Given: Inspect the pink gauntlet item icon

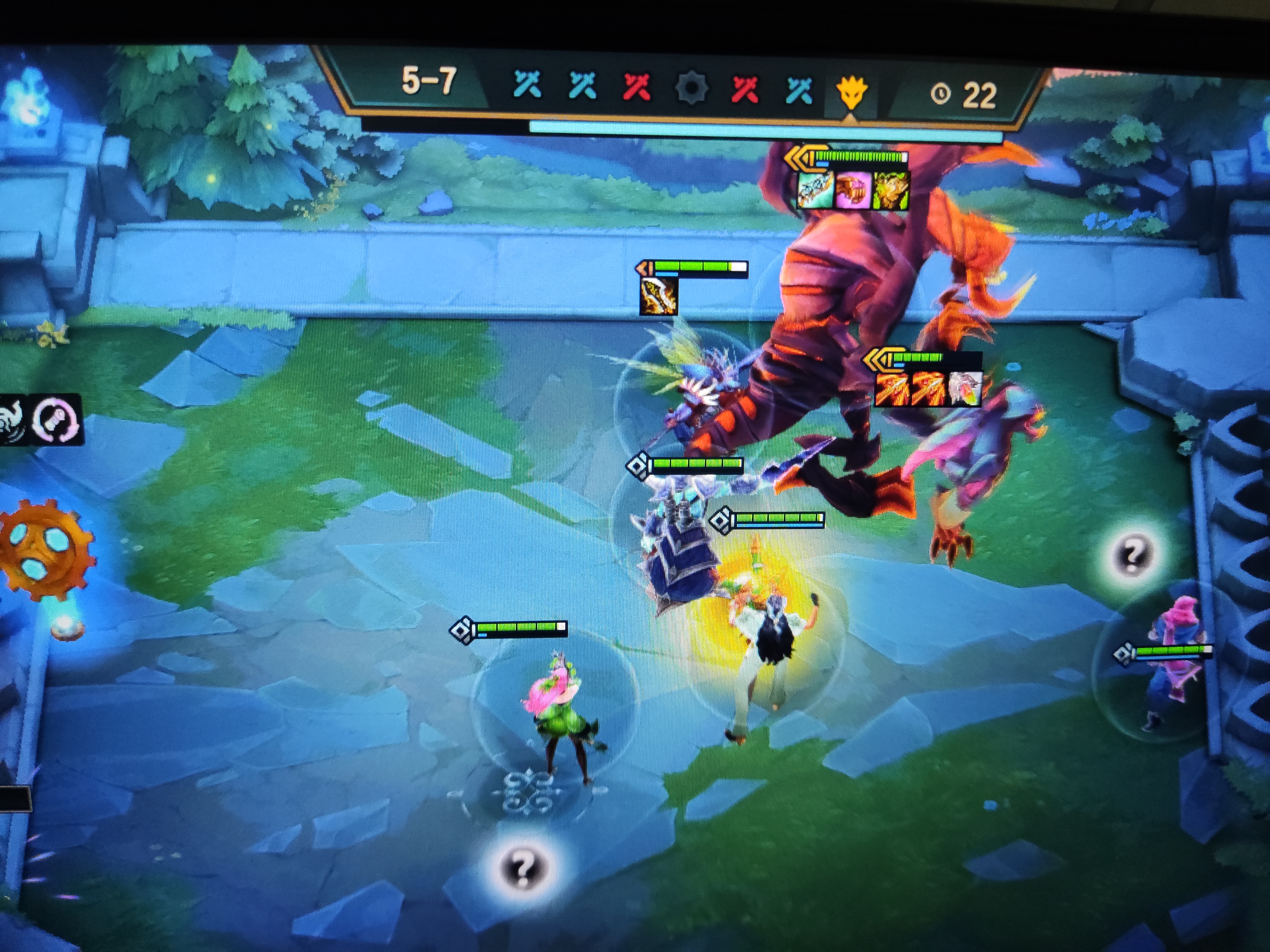Looking at the screenshot, I should click(x=852, y=190).
